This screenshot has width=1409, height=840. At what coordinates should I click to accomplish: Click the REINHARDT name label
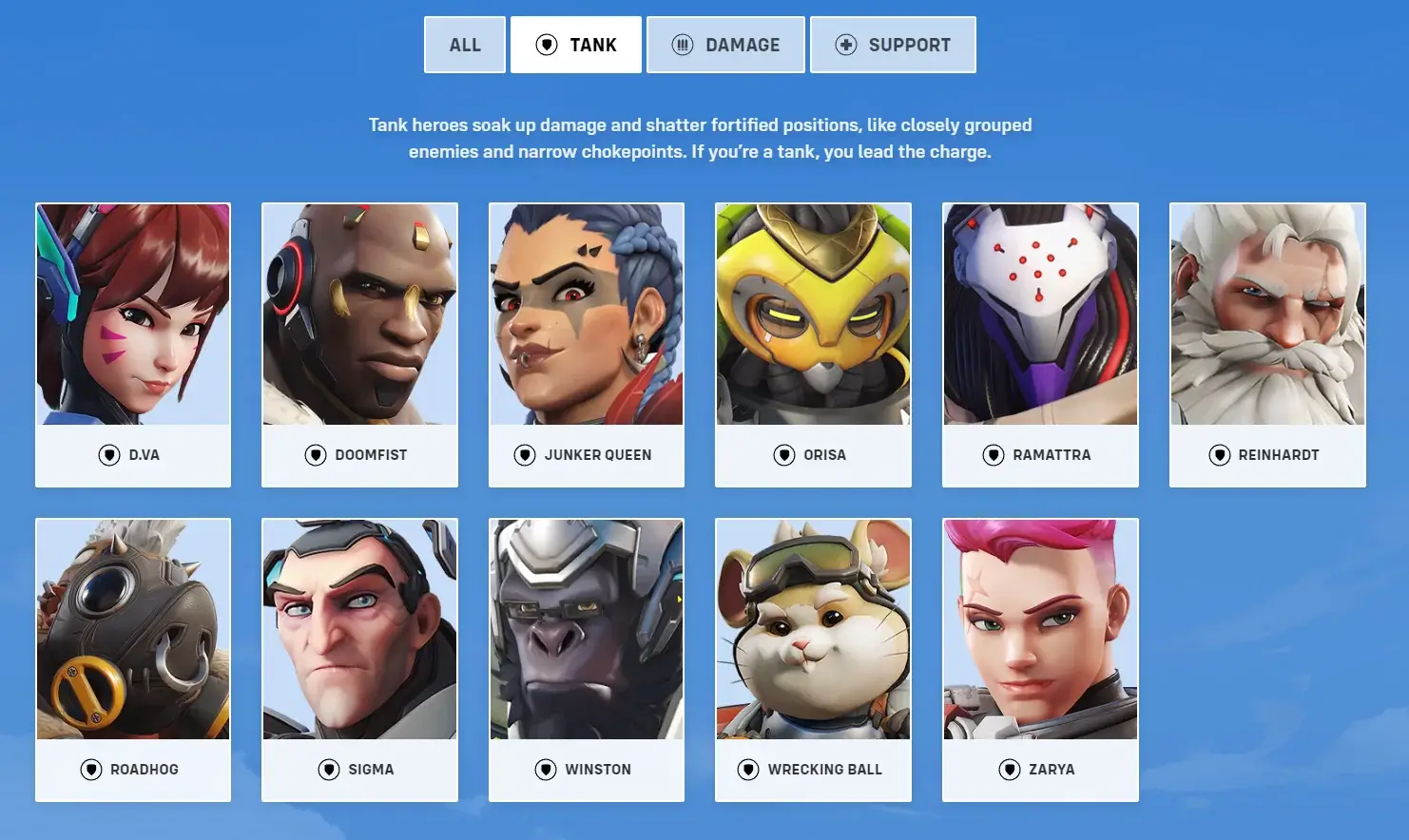[x=1279, y=454]
